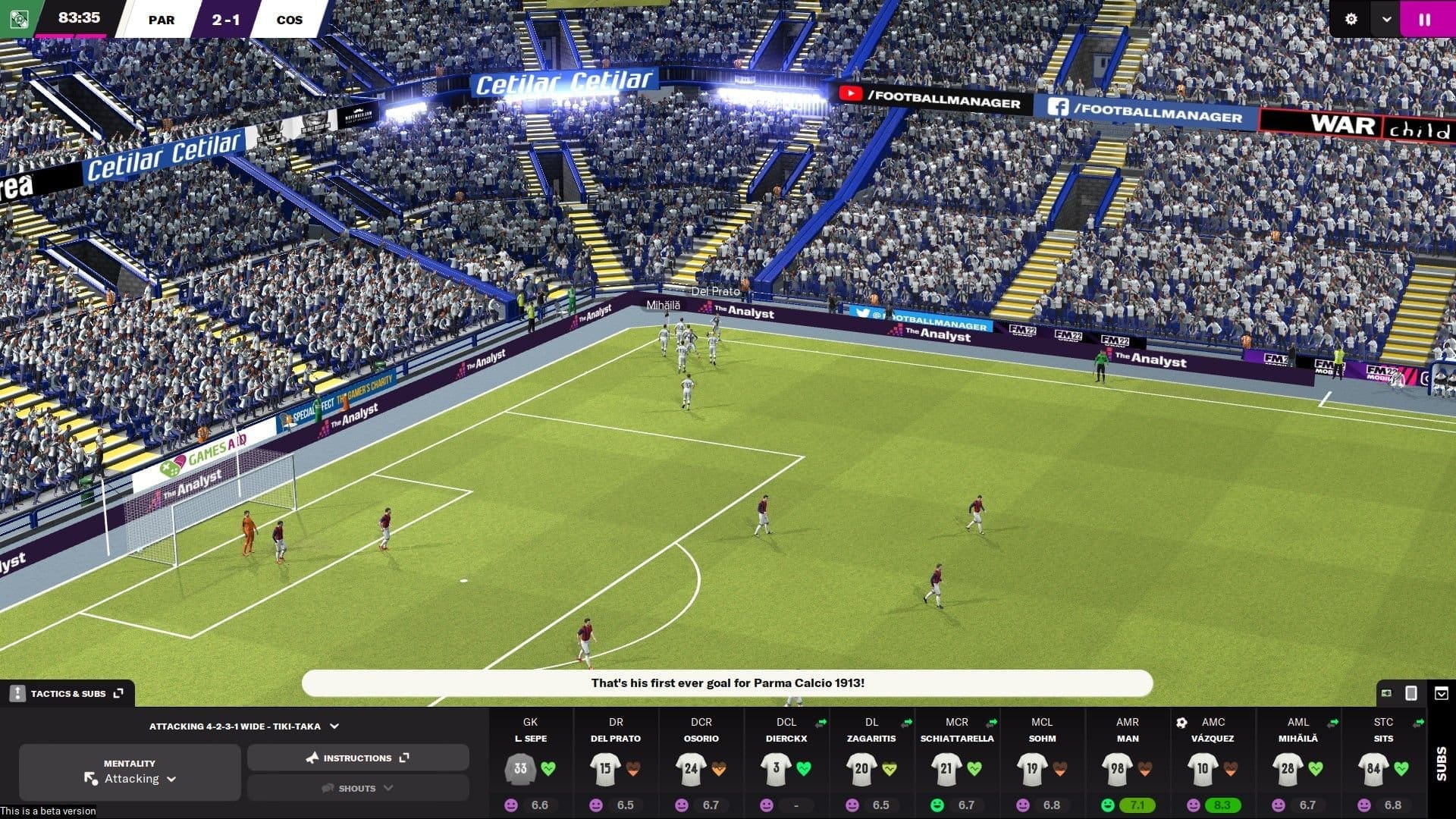Select the green pitch view icon bottom right
This screenshot has height=819, width=1456.
click(1386, 692)
